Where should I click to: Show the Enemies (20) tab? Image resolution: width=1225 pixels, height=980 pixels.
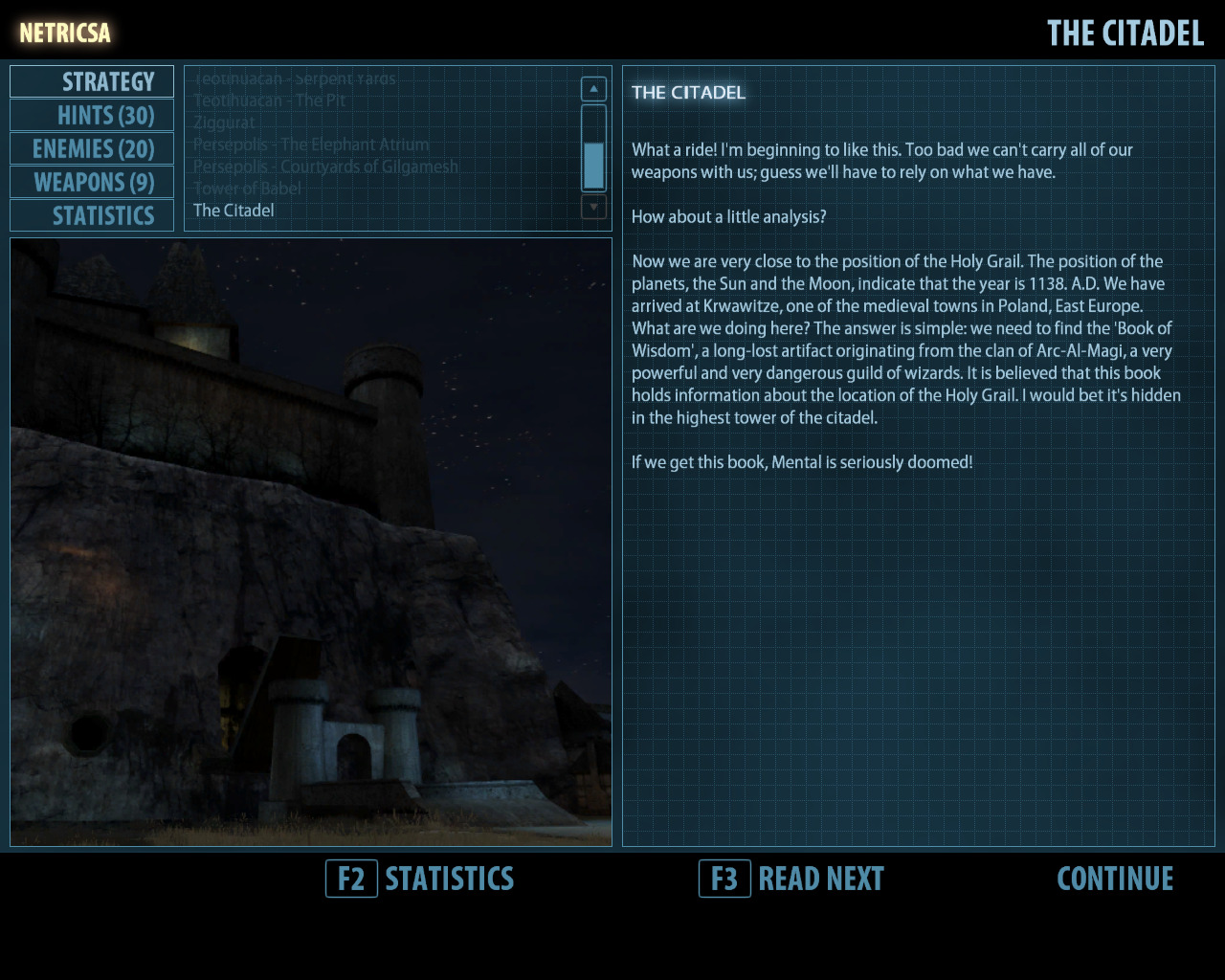(x=93, y=149)
